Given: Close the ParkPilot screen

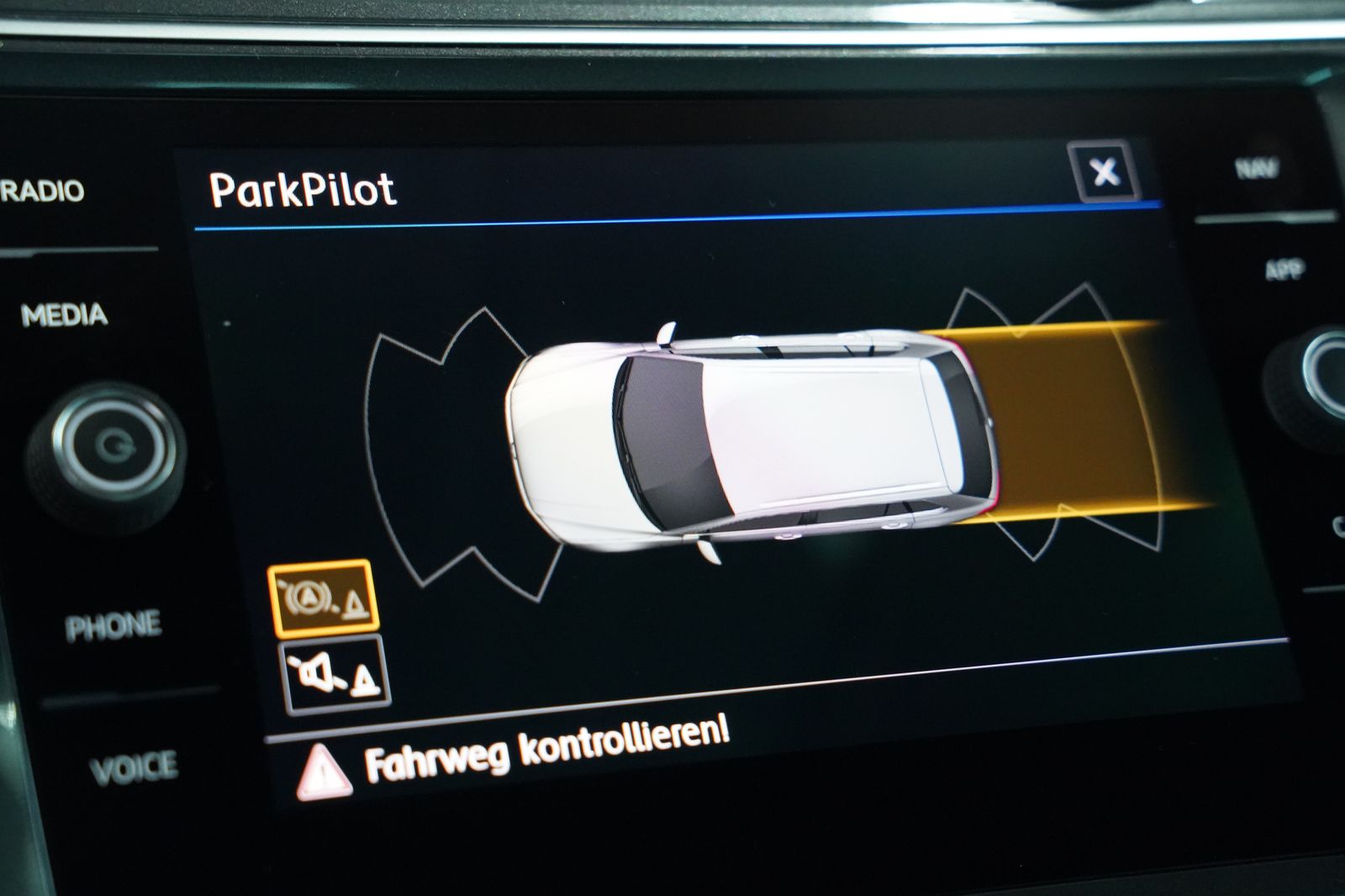Looking at the screenshot, I should (1104, 172).
